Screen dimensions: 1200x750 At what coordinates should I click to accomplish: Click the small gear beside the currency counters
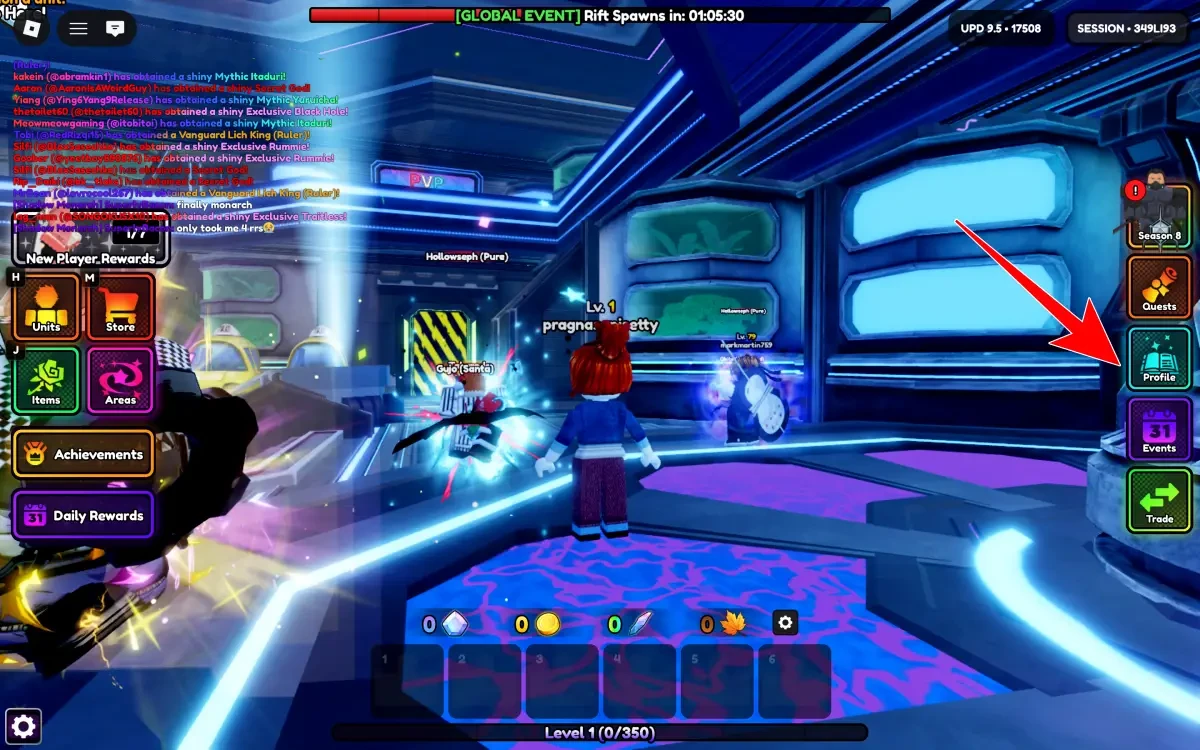785,623
